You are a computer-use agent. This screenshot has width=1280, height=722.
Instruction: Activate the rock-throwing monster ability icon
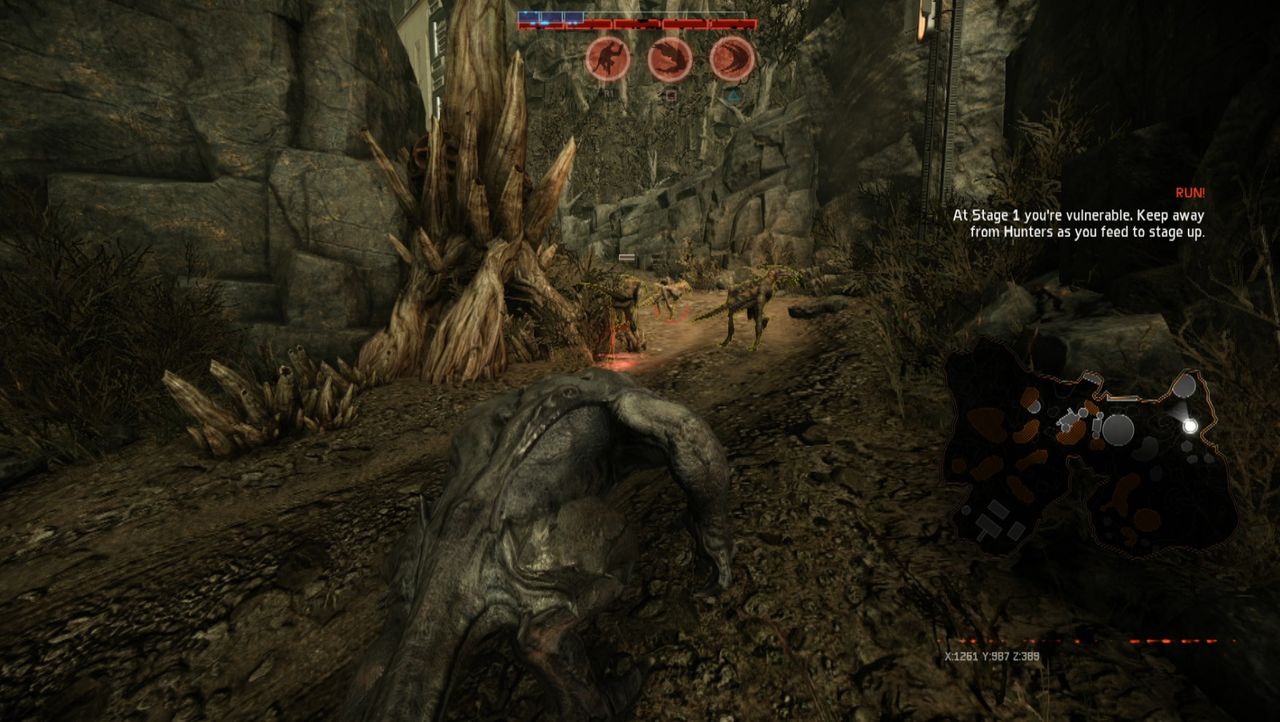(x=607, y=59)
